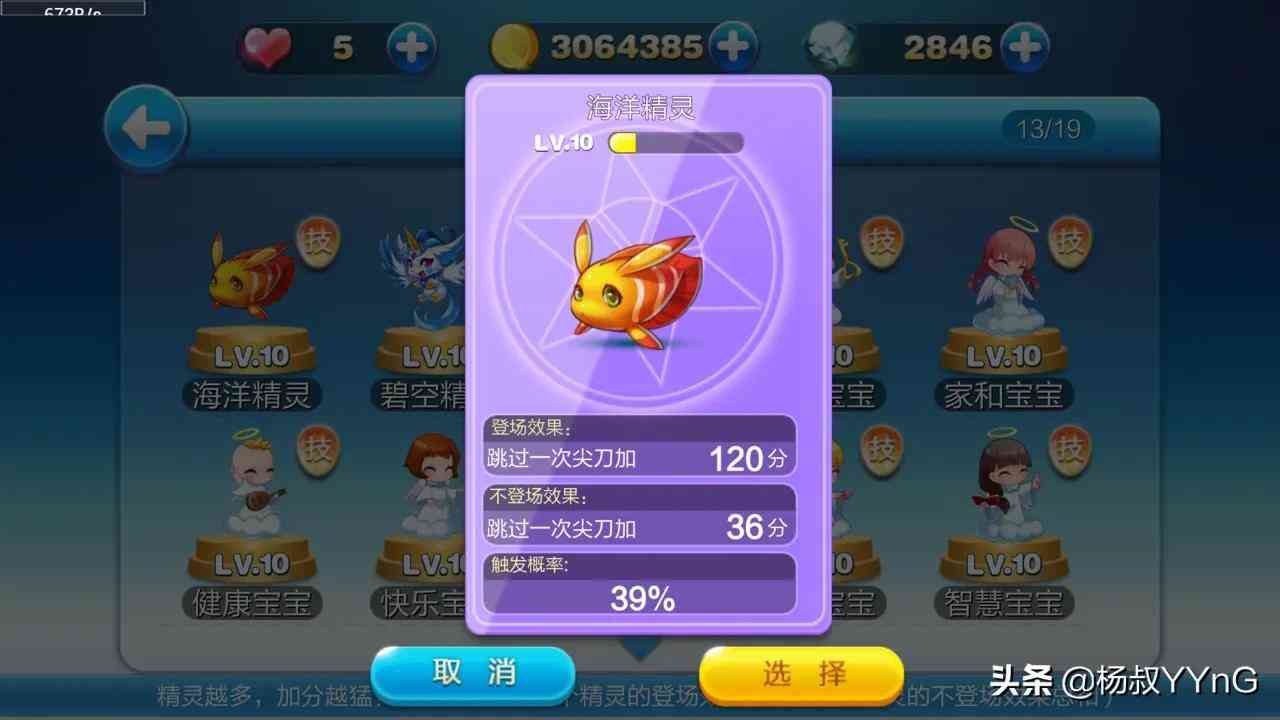Tap the plus button to add hearts

[x=410, y=46]
